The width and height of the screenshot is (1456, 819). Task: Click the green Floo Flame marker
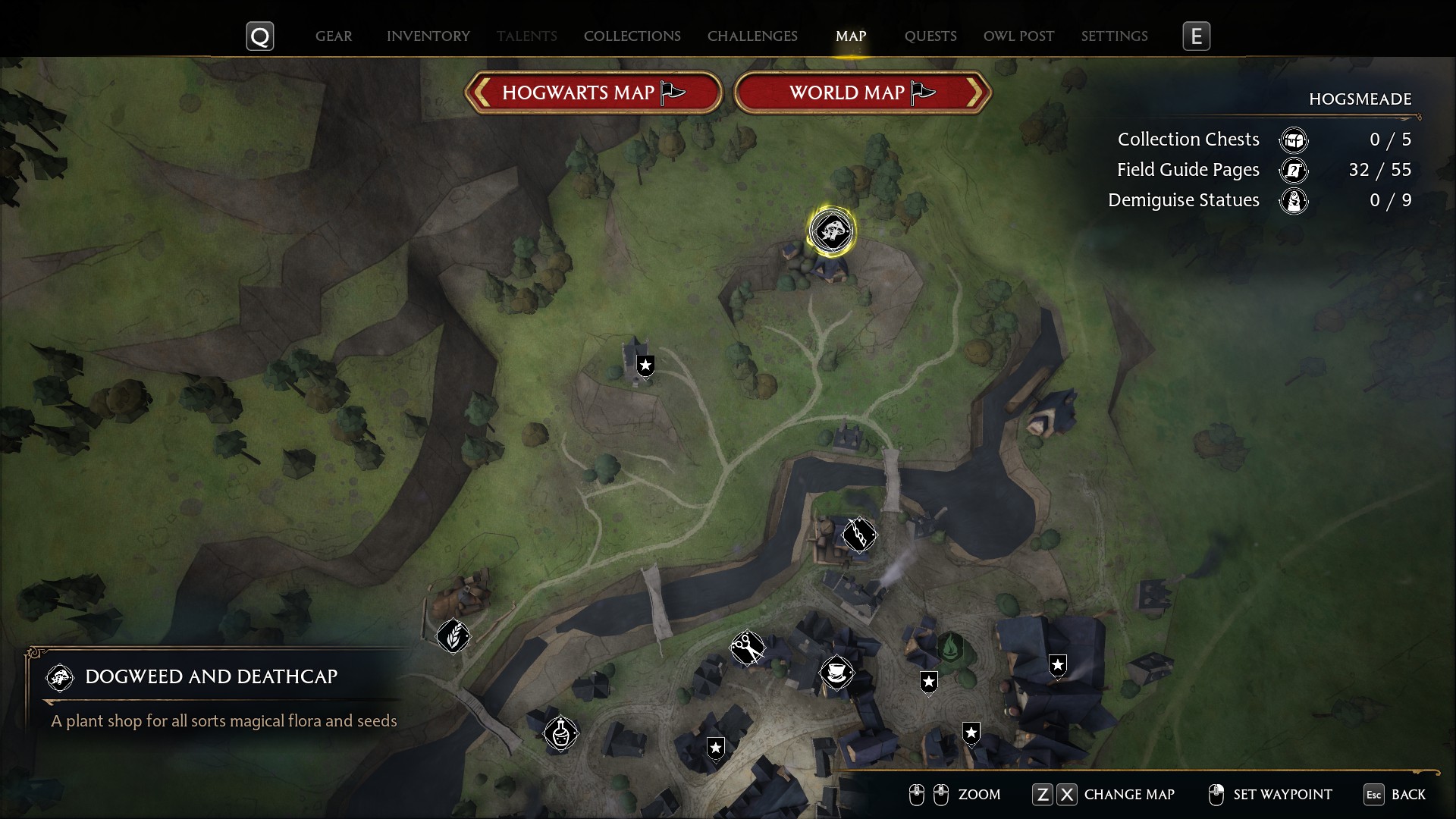pyautogui.click(x=950, y=648)
